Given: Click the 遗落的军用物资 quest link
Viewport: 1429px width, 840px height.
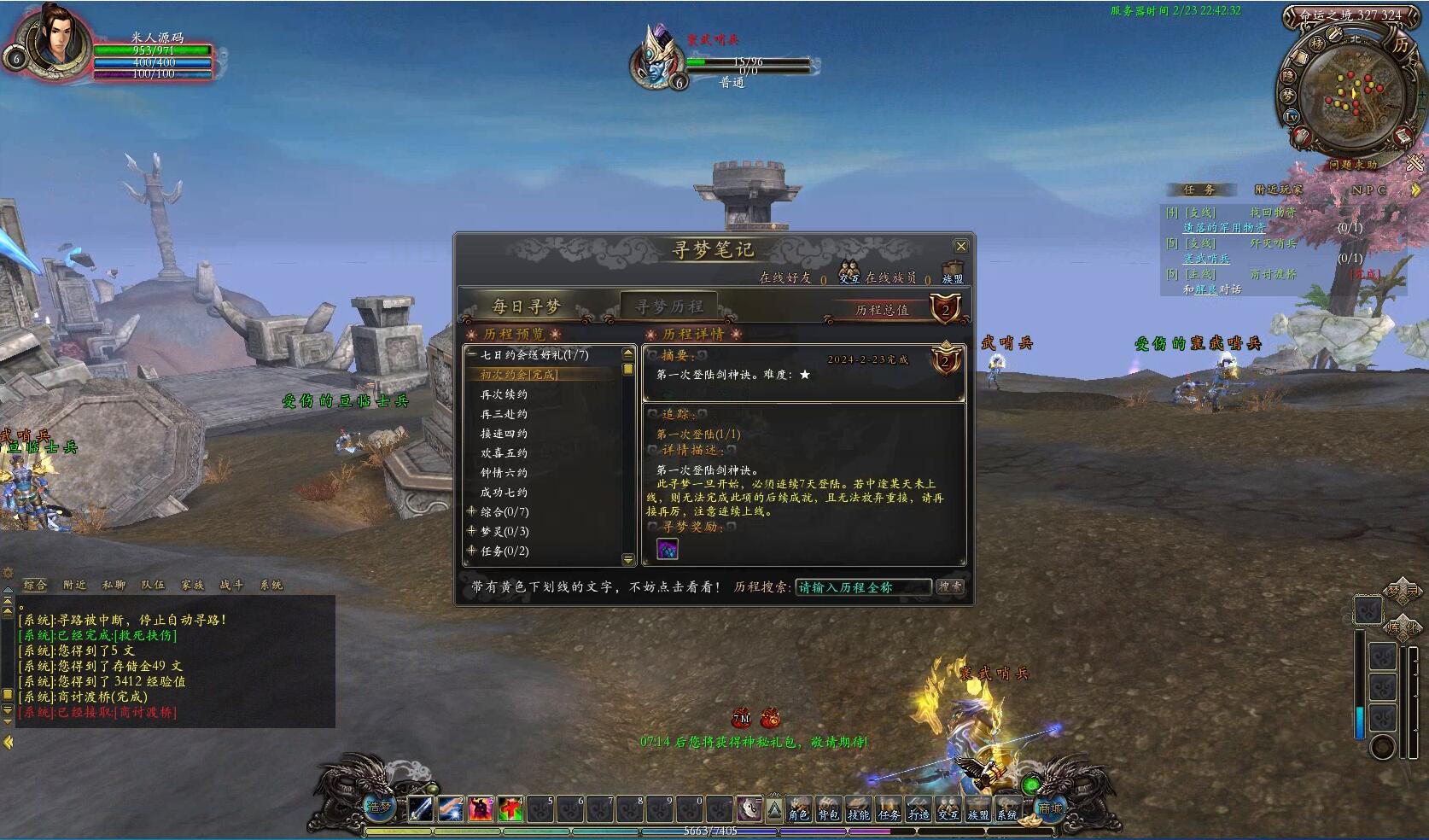Looking at the screenshot, I should tap(1224, 228).
